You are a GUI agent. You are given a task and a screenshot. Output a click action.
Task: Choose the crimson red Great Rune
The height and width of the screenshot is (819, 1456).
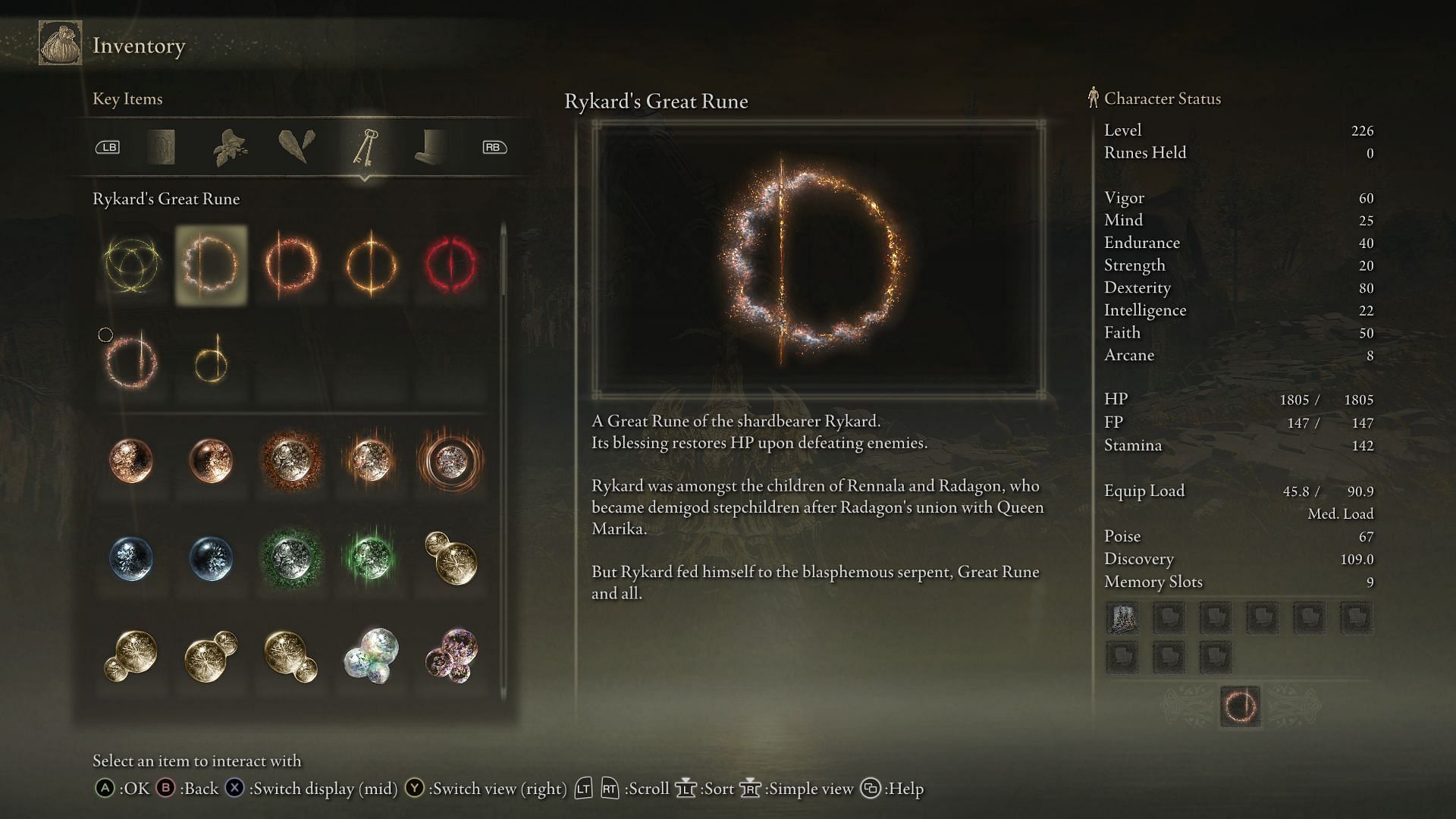(x=450, y=265)
